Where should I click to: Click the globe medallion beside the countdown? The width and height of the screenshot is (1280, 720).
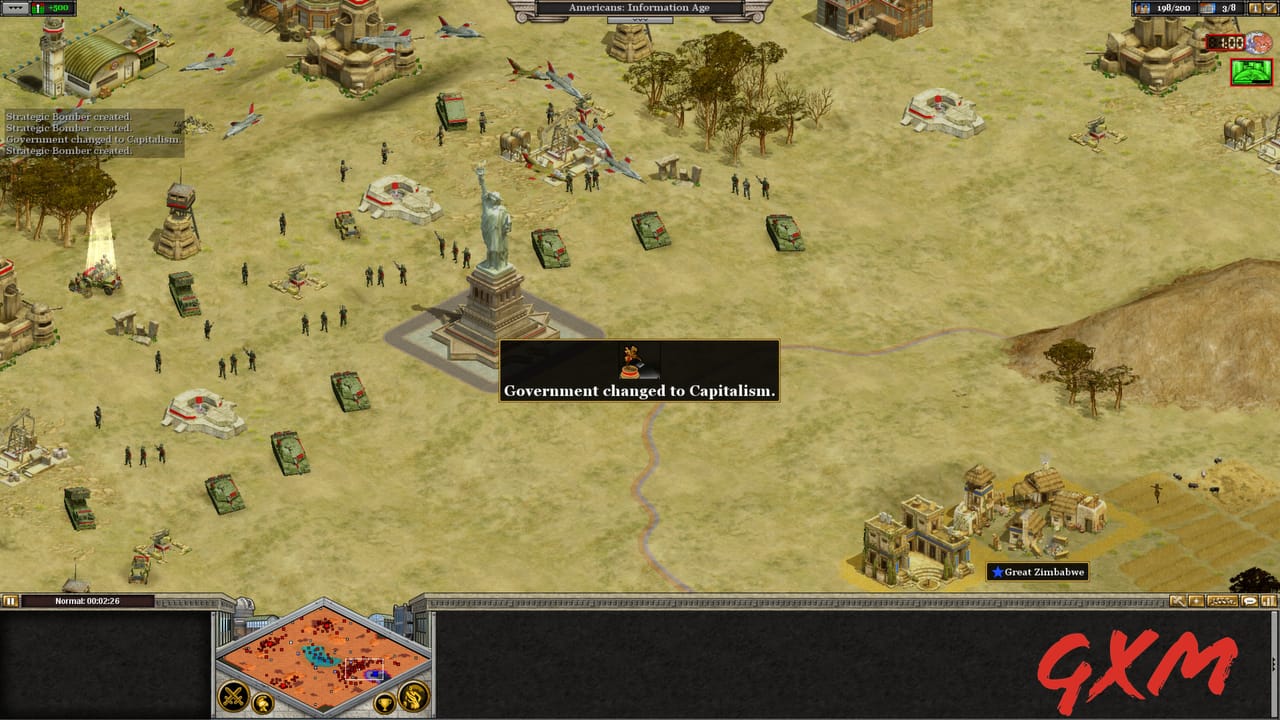(x=1258, y=42)
